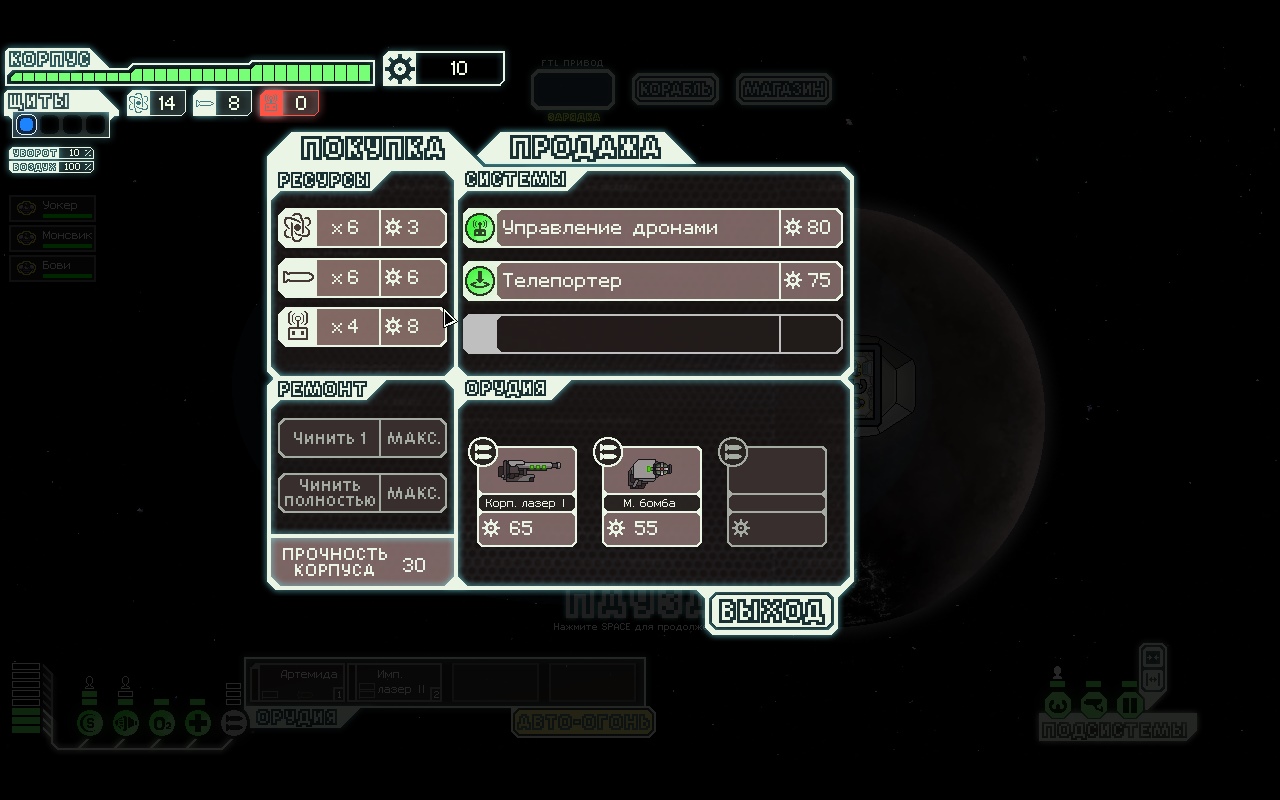
Task: Select the ПОКУПКА (buy) tab
Action: (372, 148)
